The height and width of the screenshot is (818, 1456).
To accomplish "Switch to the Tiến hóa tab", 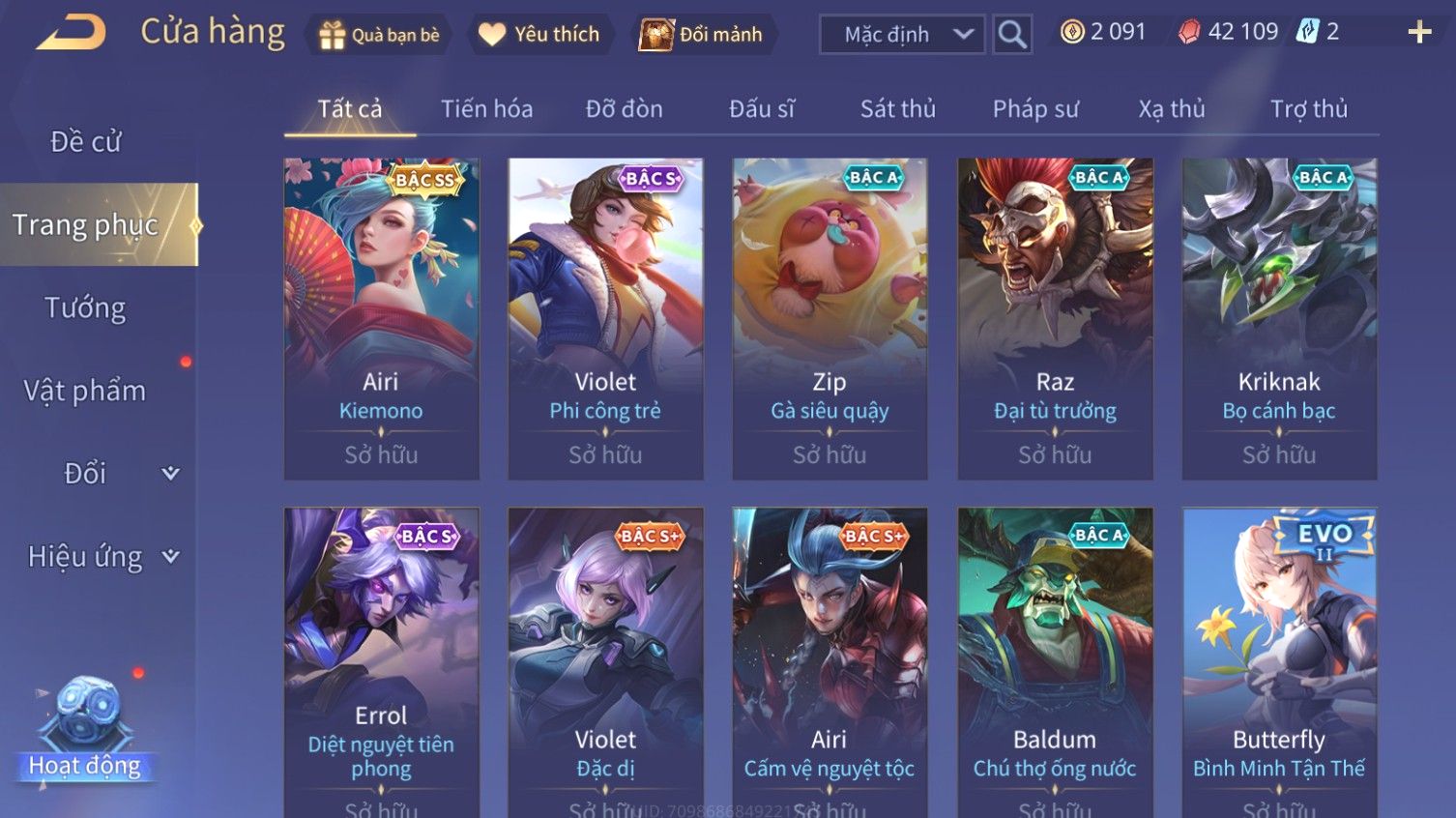I will pyautogui.click(x=486, y=109).
